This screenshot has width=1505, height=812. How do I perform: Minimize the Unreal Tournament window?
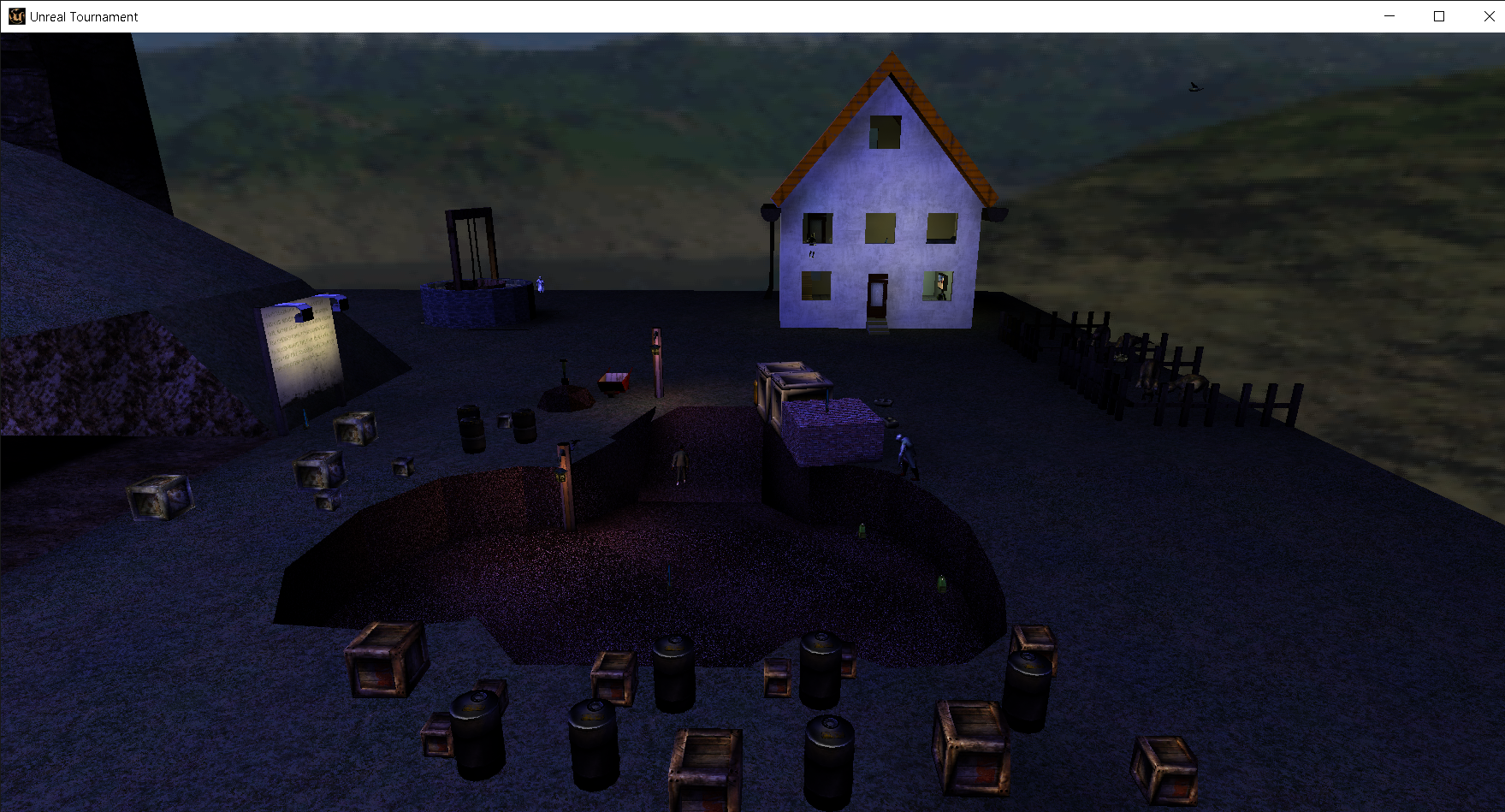(1388, 15)
